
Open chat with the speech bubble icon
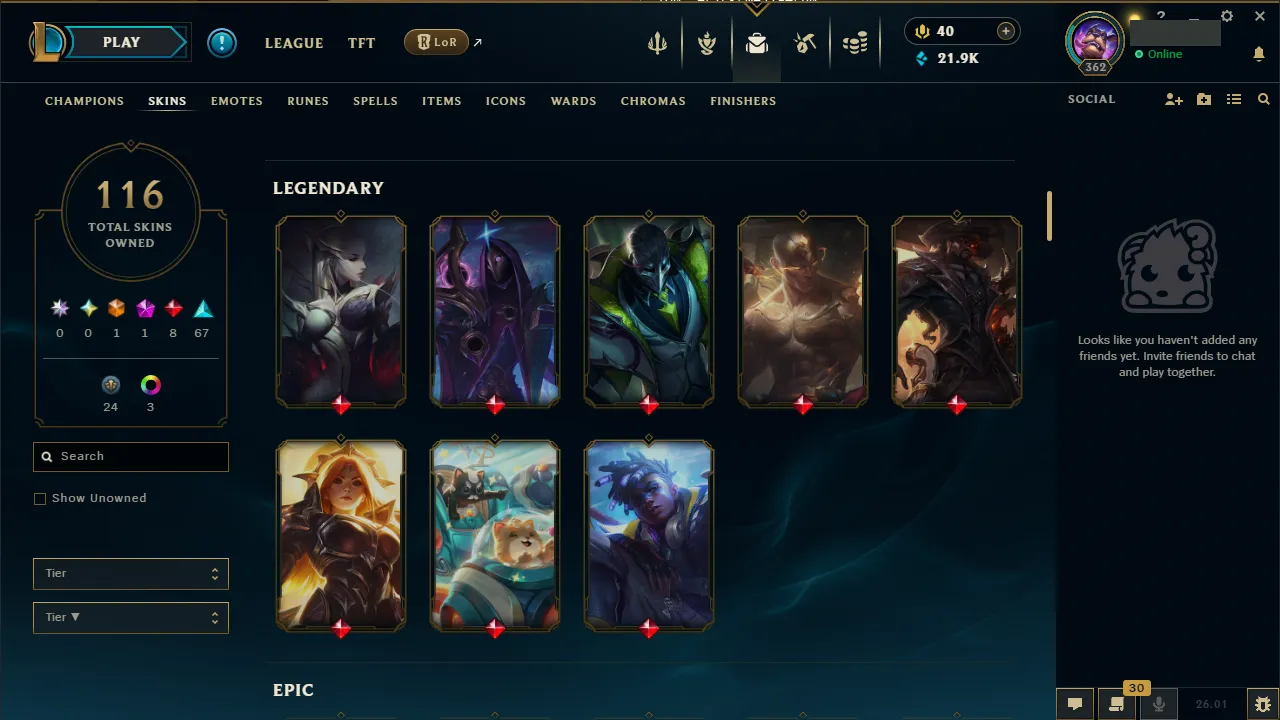[x=1075, y=703]
